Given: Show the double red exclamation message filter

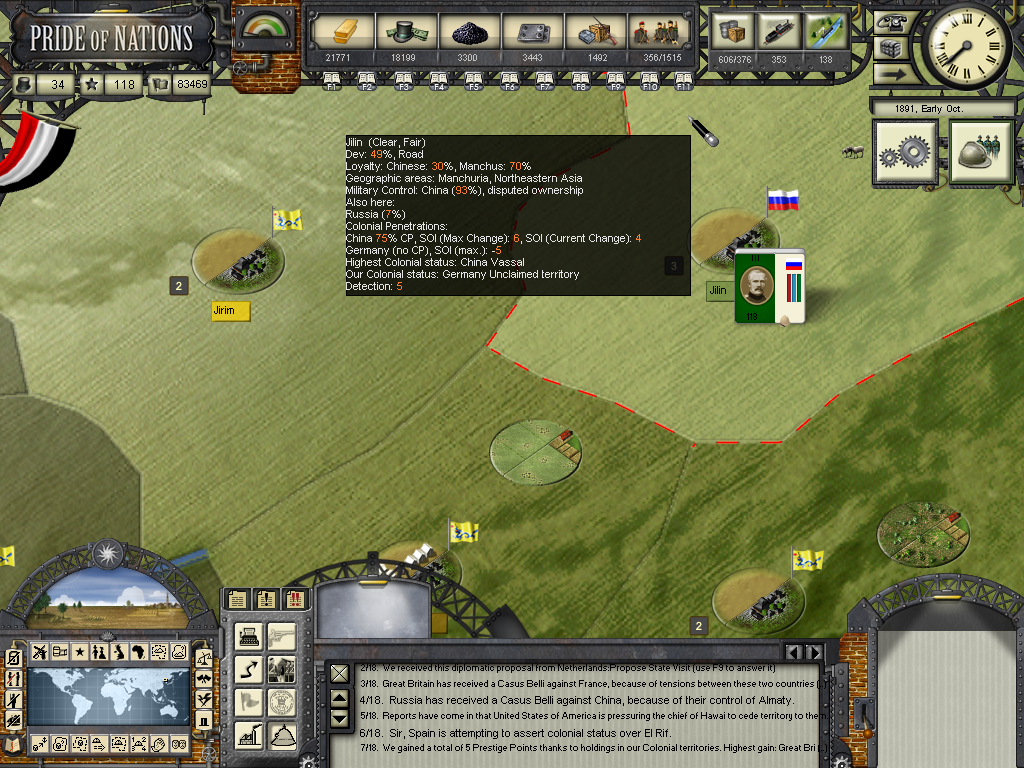Looking at the screenshot, I should pyautogui.click(x=295, y=600).
